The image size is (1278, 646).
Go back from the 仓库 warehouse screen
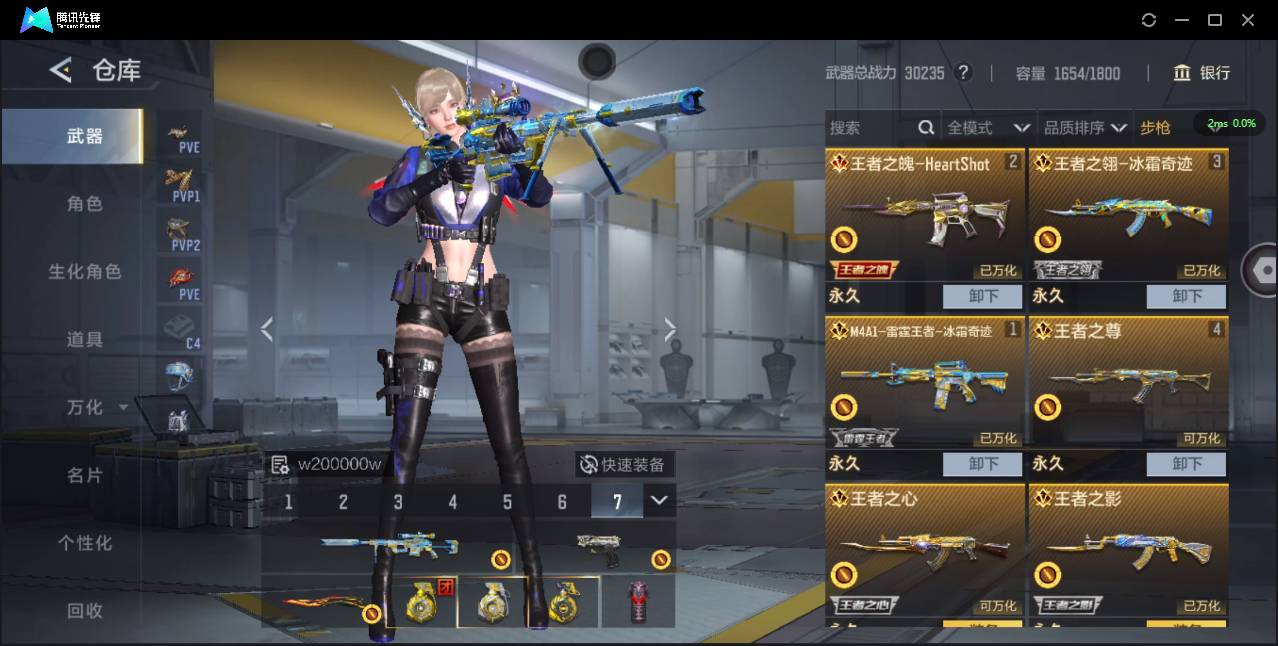[x=61, y=70]
